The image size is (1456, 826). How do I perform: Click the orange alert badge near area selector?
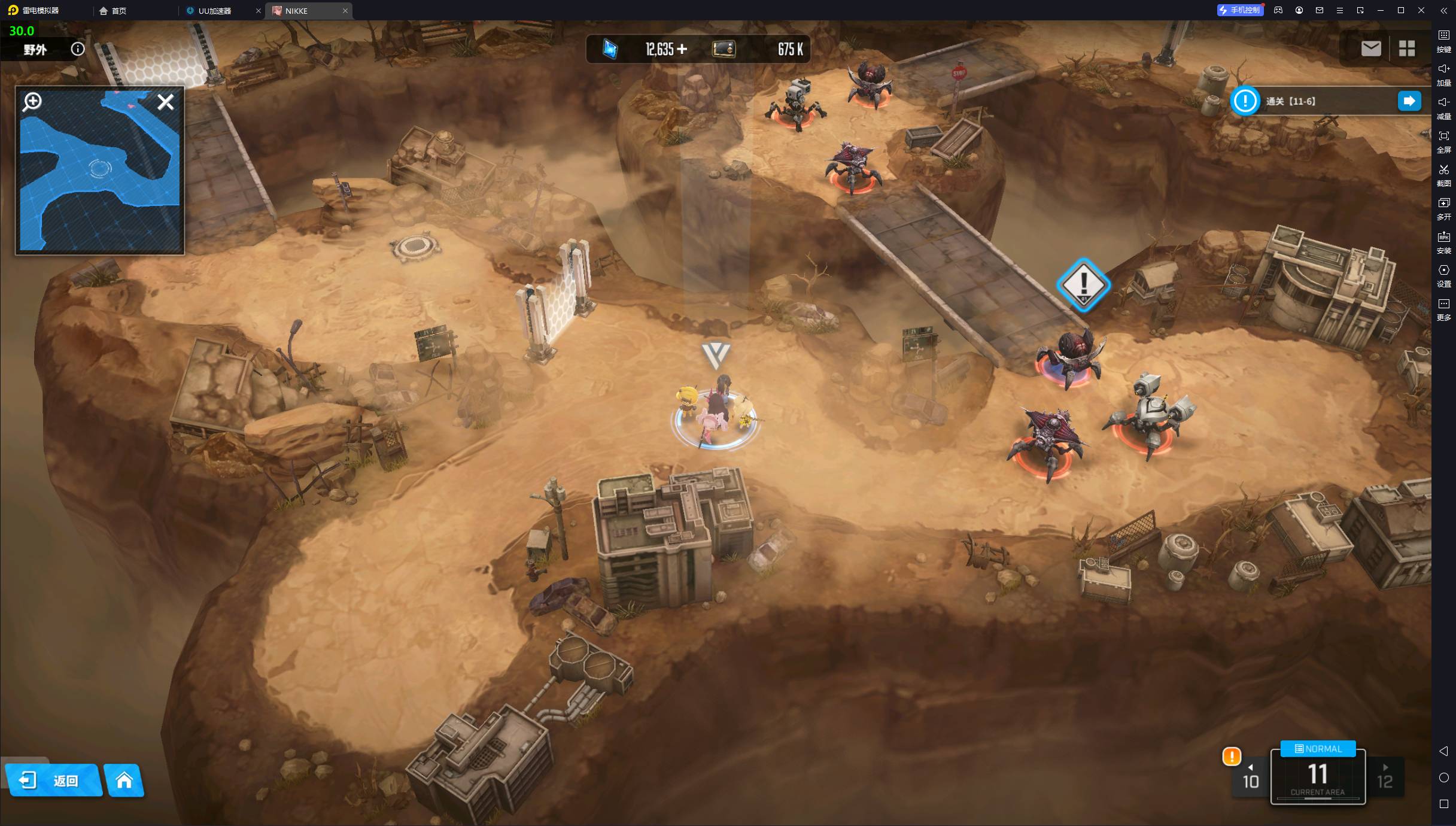[1231, 757]
